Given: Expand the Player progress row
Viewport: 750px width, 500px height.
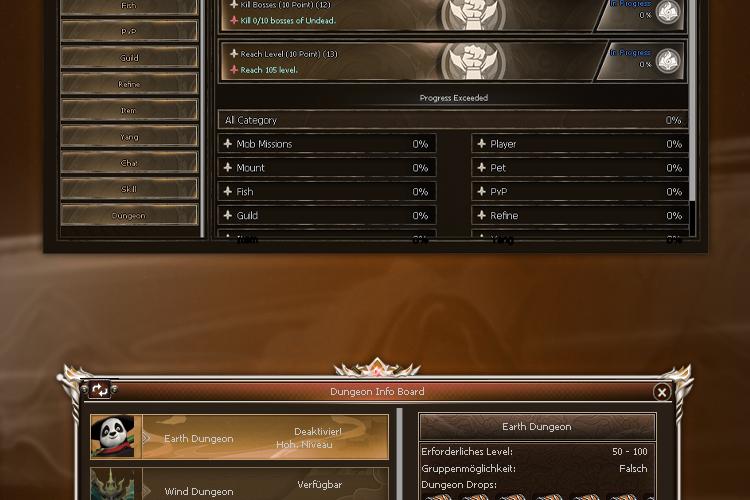Looking at the screenshot, I should [580, 144].
